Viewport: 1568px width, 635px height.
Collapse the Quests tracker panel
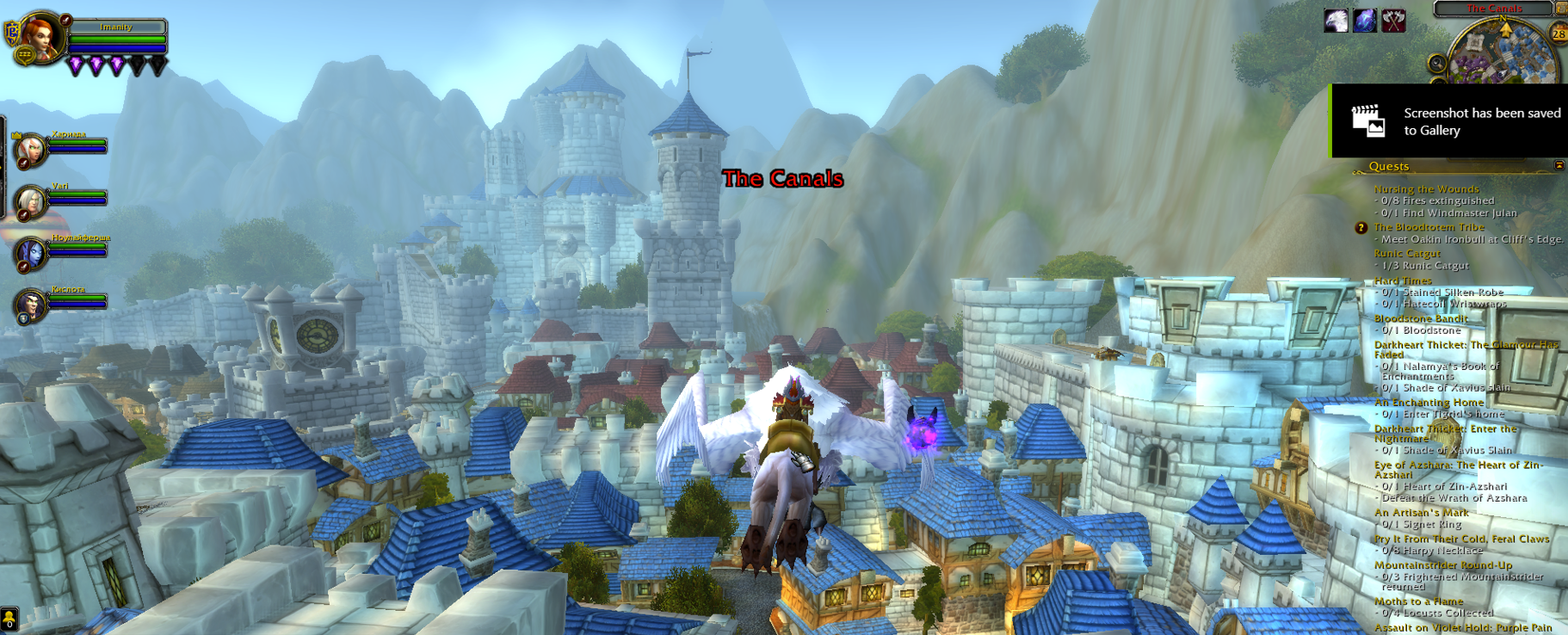(x=1559, y=165)
